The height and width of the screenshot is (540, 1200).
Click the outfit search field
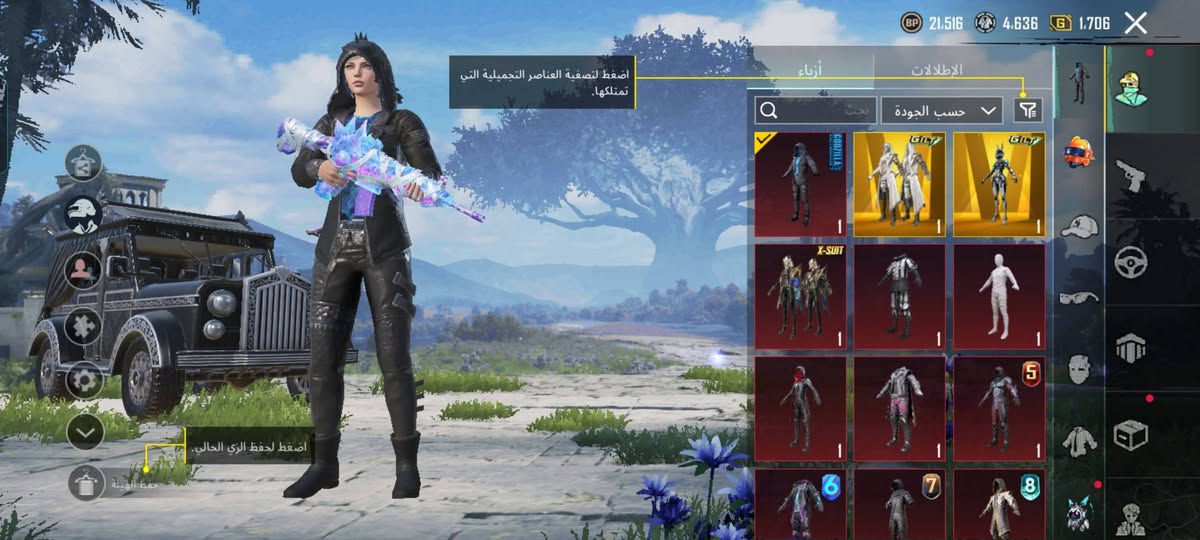coord(815,110)
